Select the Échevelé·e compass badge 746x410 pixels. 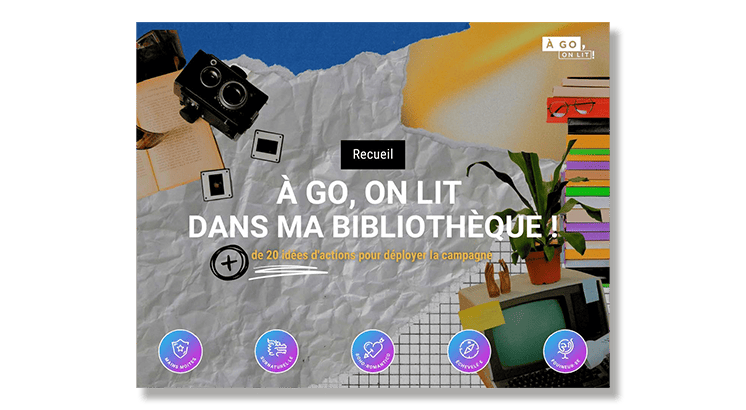(469, 351)
